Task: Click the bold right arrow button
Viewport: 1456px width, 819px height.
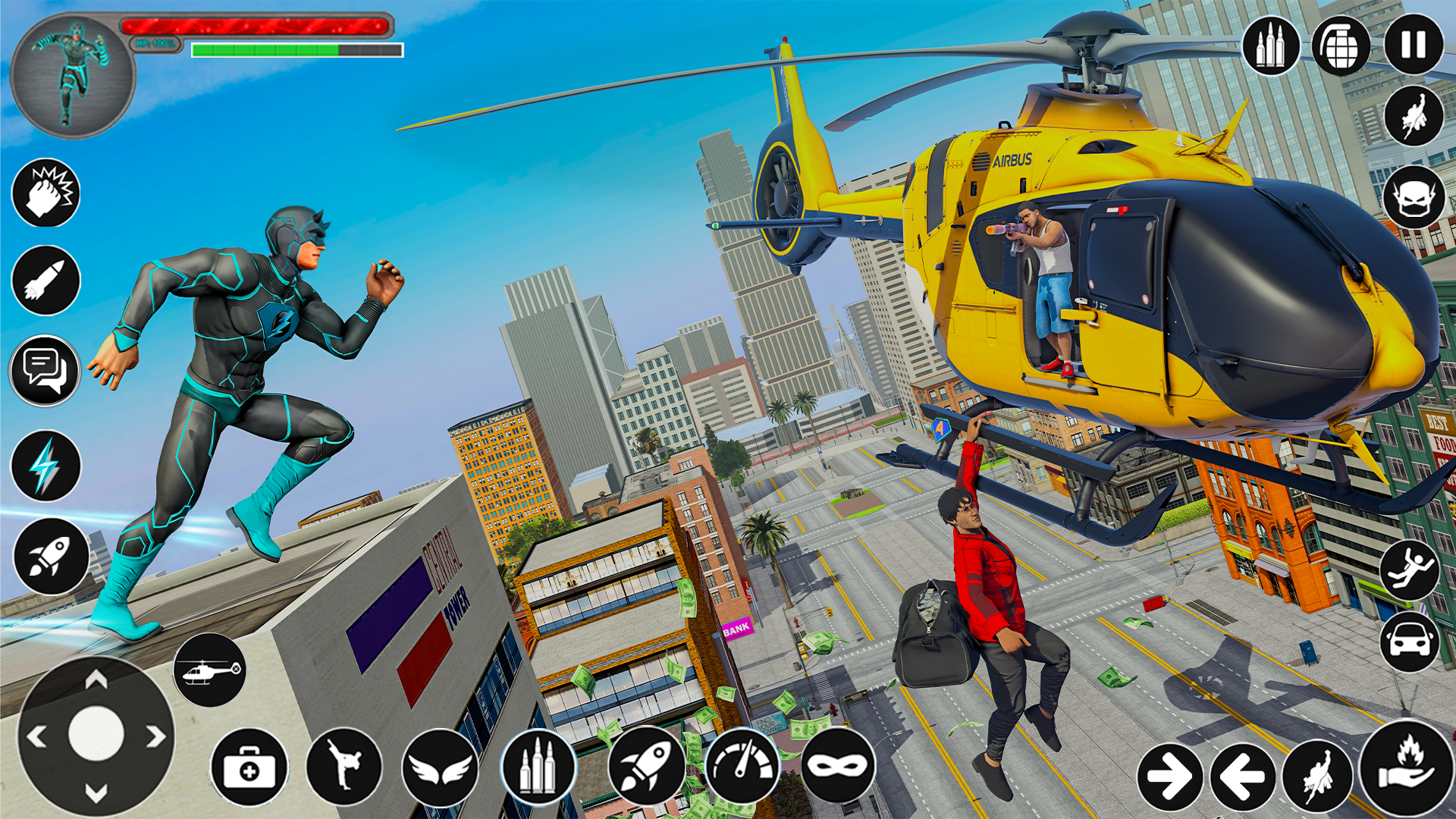Action: pyautogui.click(x=1169, y=777)
